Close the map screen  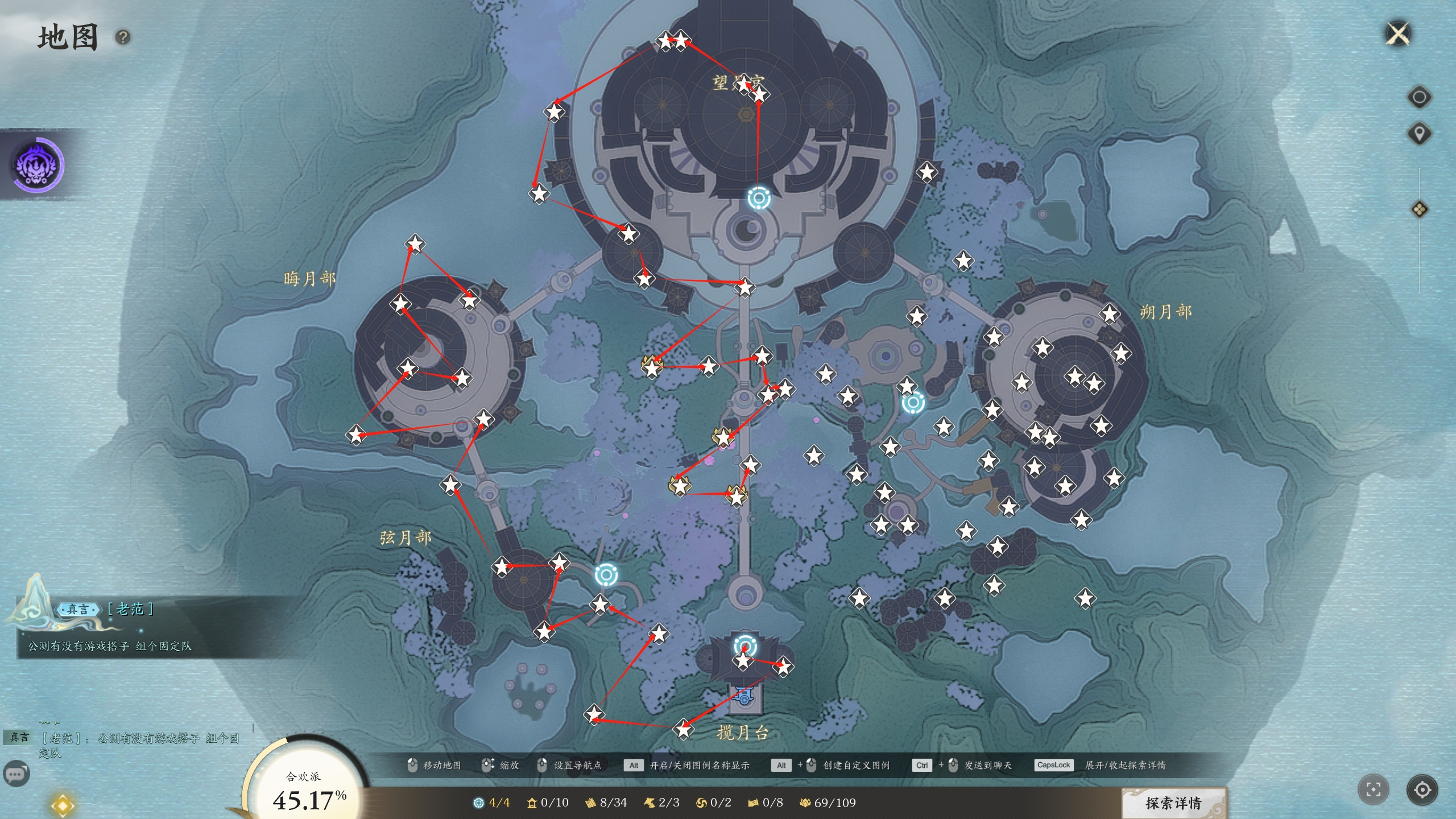click(x=1398, y=34)
